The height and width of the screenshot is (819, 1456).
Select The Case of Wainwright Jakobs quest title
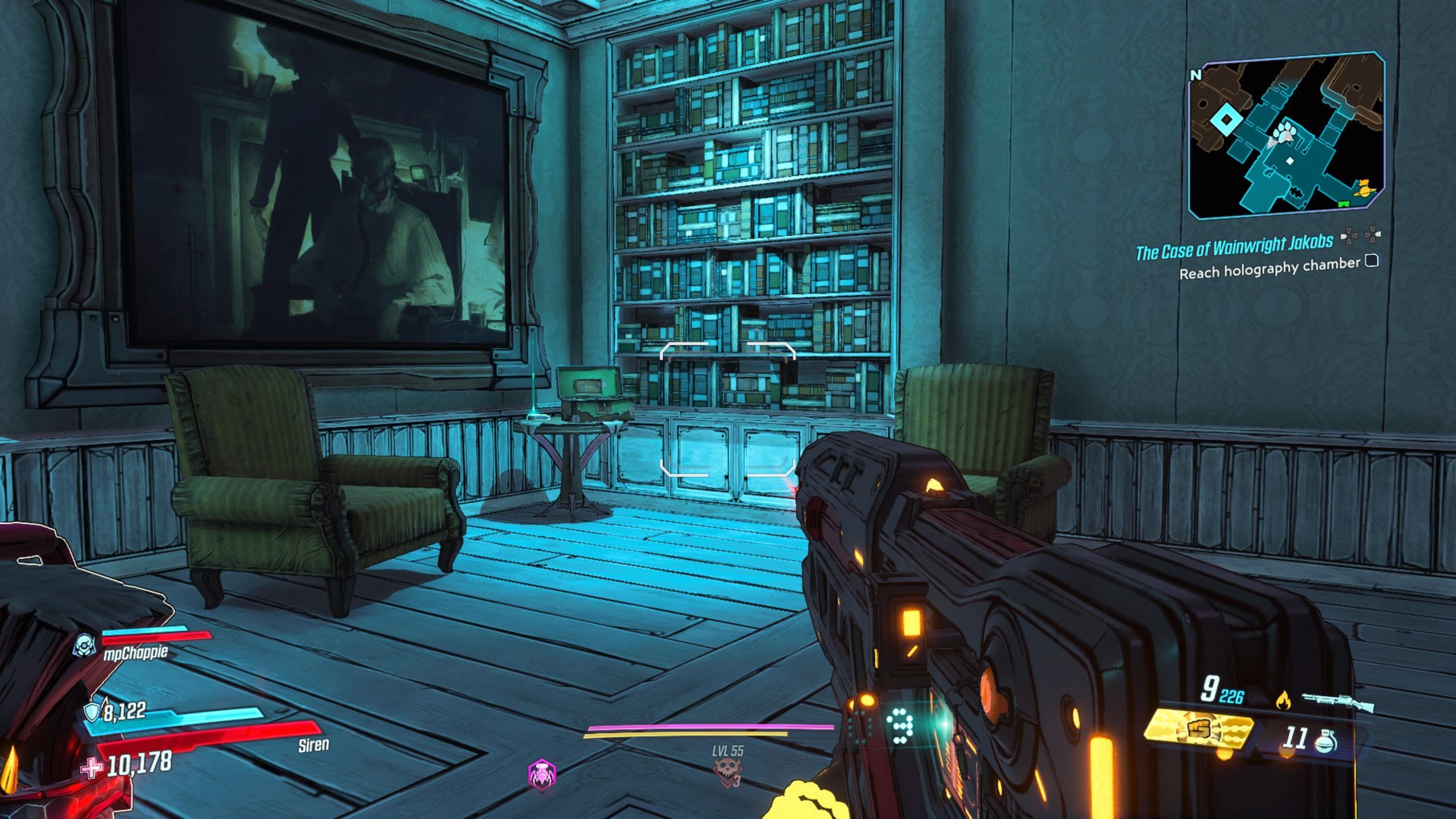(1234, 248)
